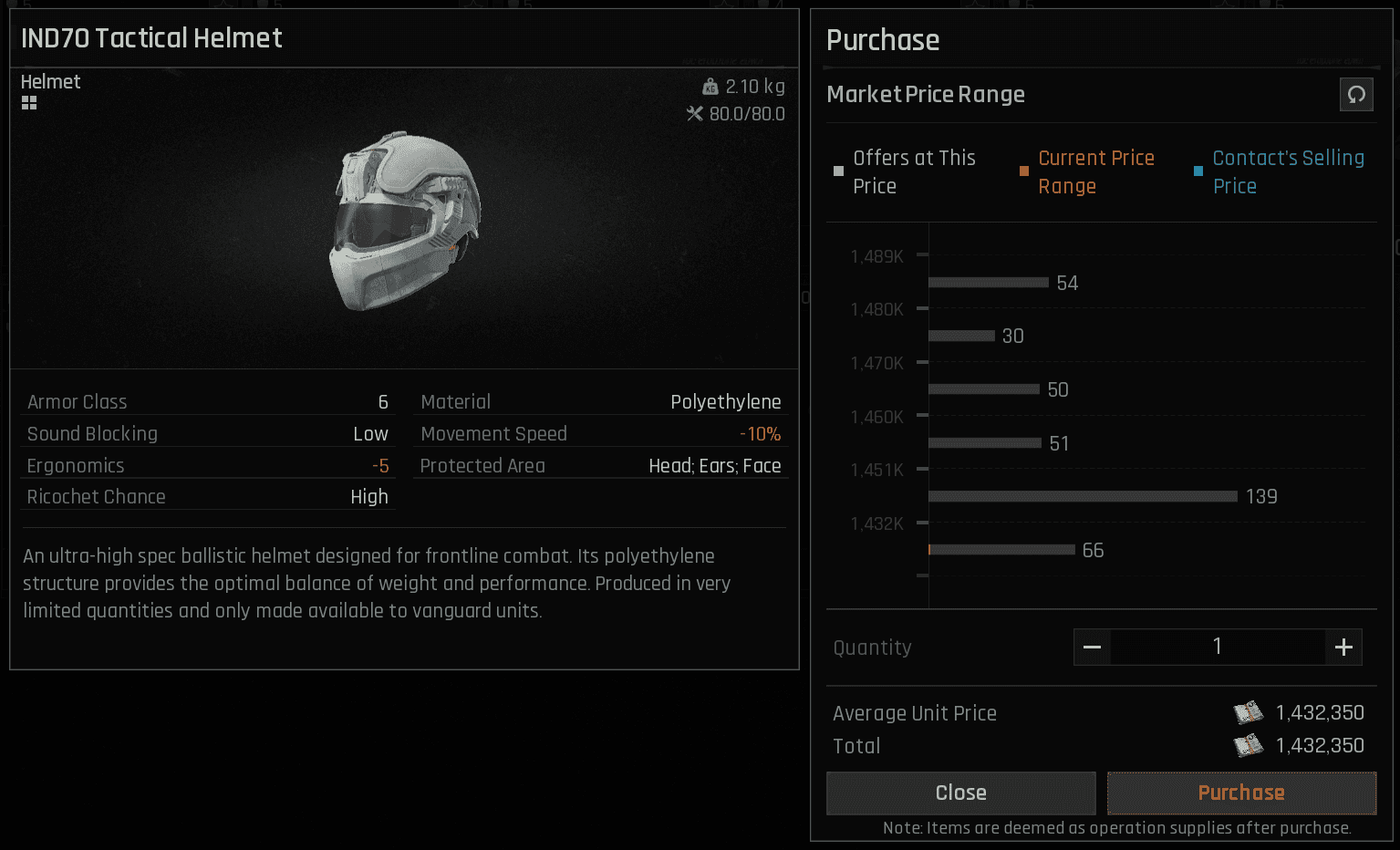Click the currency icon next to the Total value

[1249, 745]
